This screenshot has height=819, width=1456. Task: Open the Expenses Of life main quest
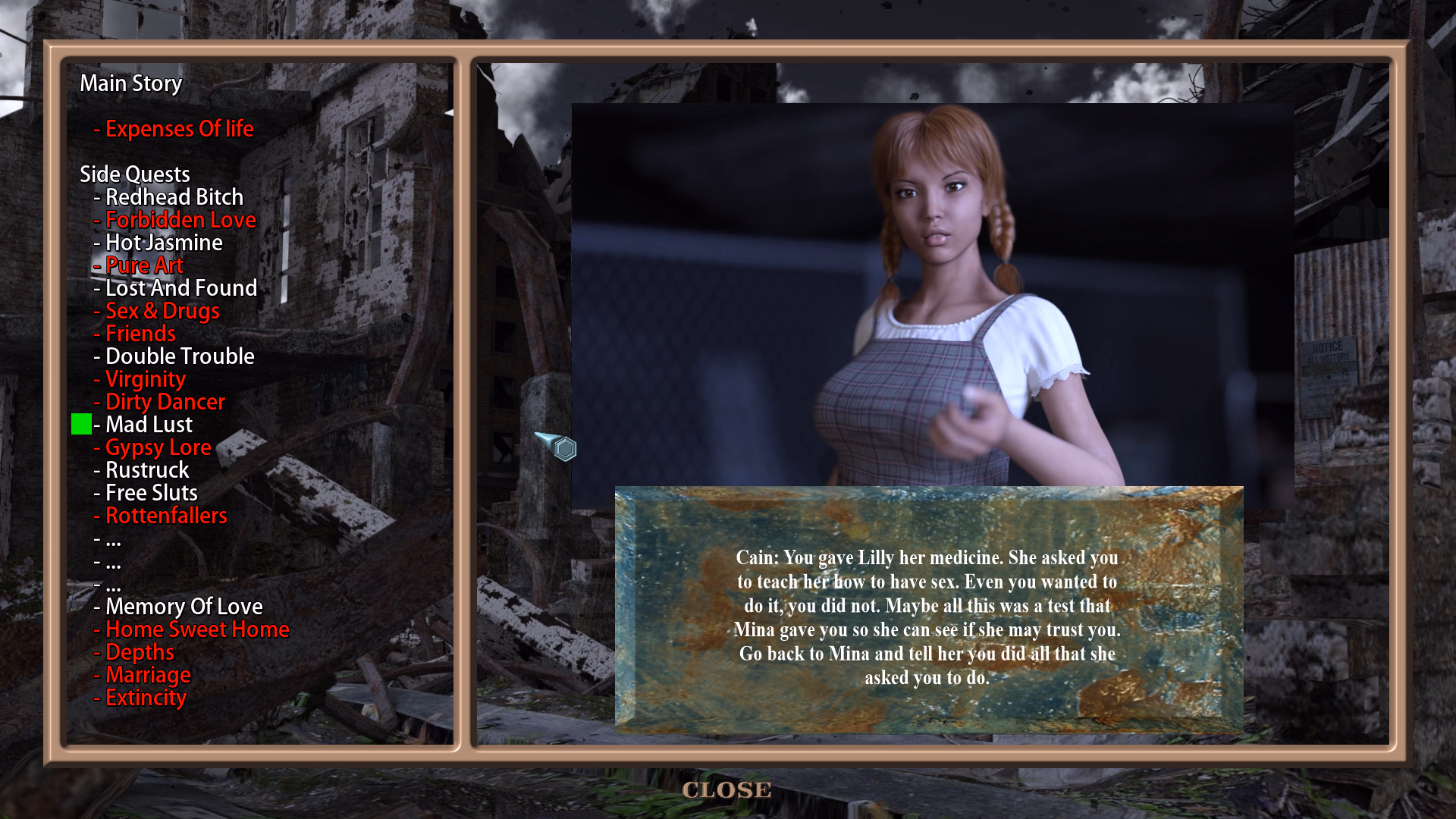coord(179,129)
